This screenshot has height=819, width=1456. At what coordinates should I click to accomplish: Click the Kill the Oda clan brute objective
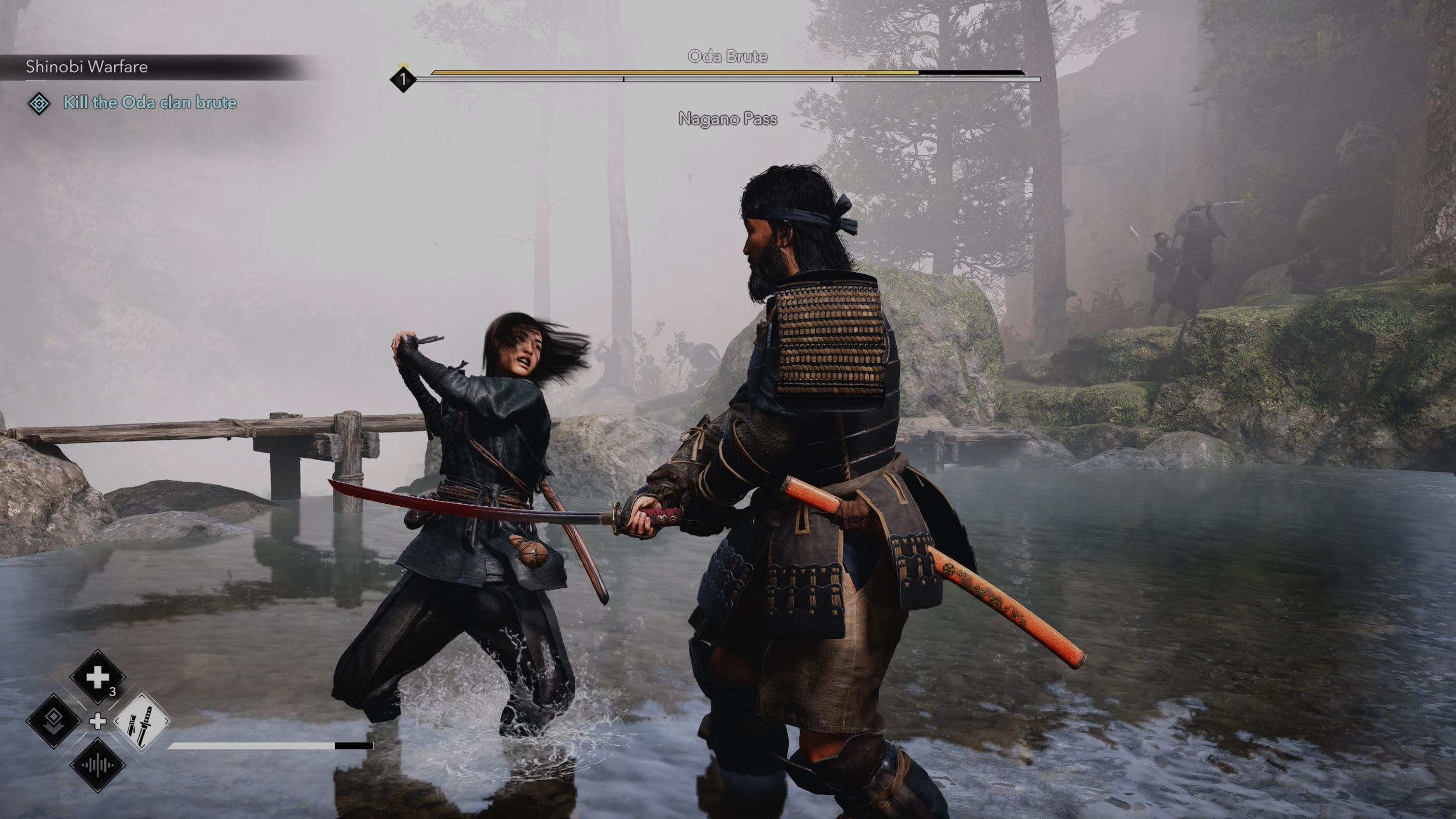point(150,103)
